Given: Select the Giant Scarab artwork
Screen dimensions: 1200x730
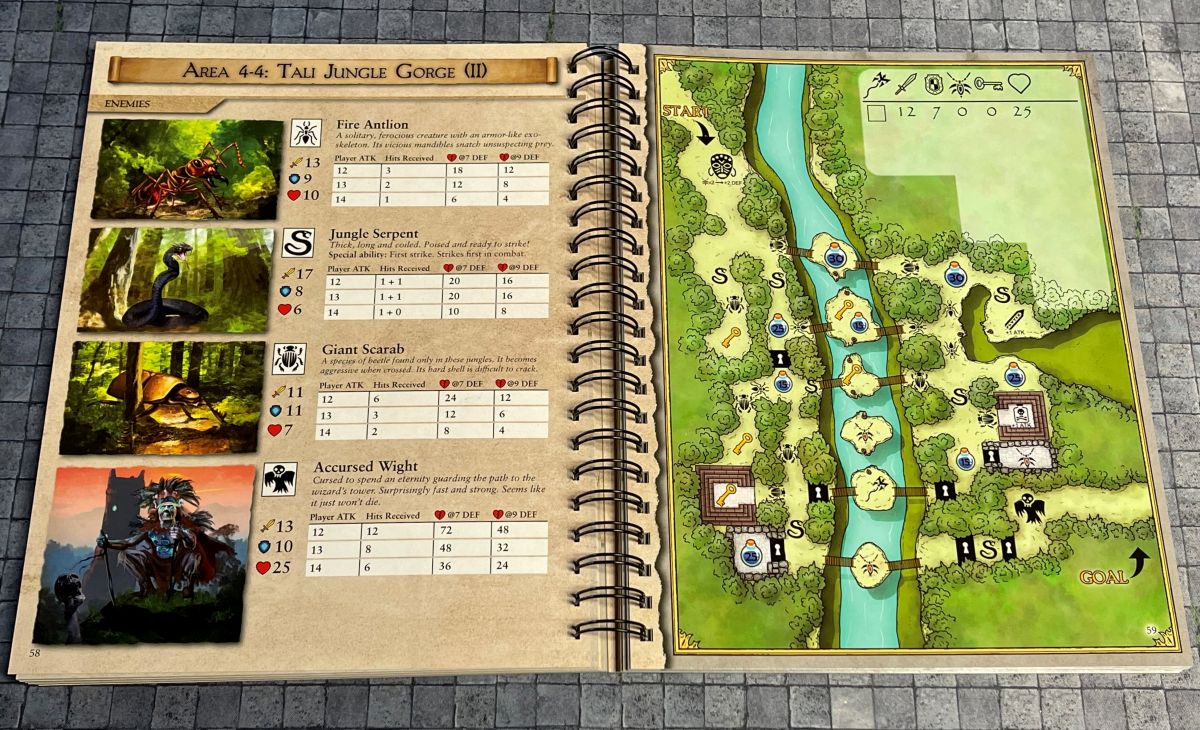Looking at the screenshot, I should (x=163, y=396).
